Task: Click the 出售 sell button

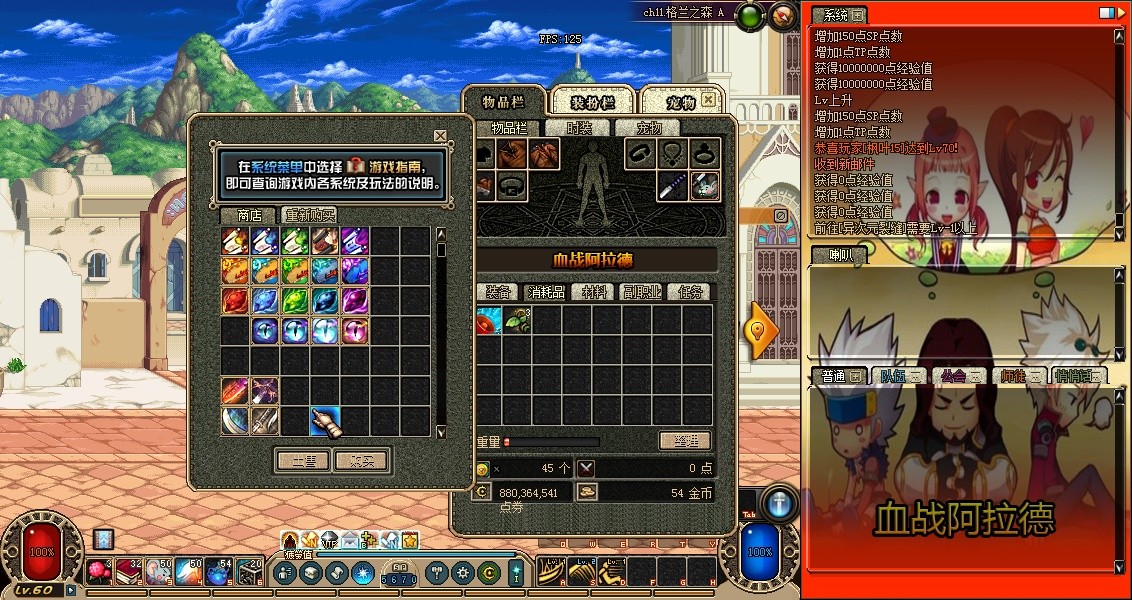Action: (x=303, y=460)
